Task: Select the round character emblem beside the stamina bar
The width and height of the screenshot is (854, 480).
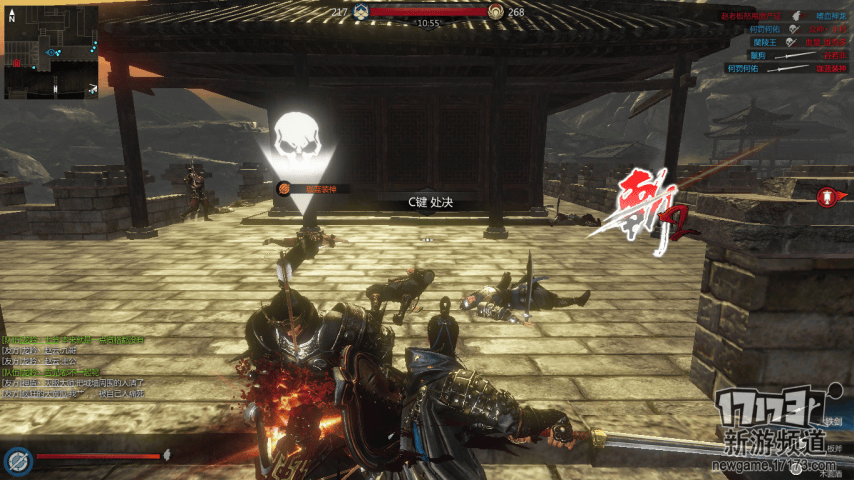Action: pos(15,460)
